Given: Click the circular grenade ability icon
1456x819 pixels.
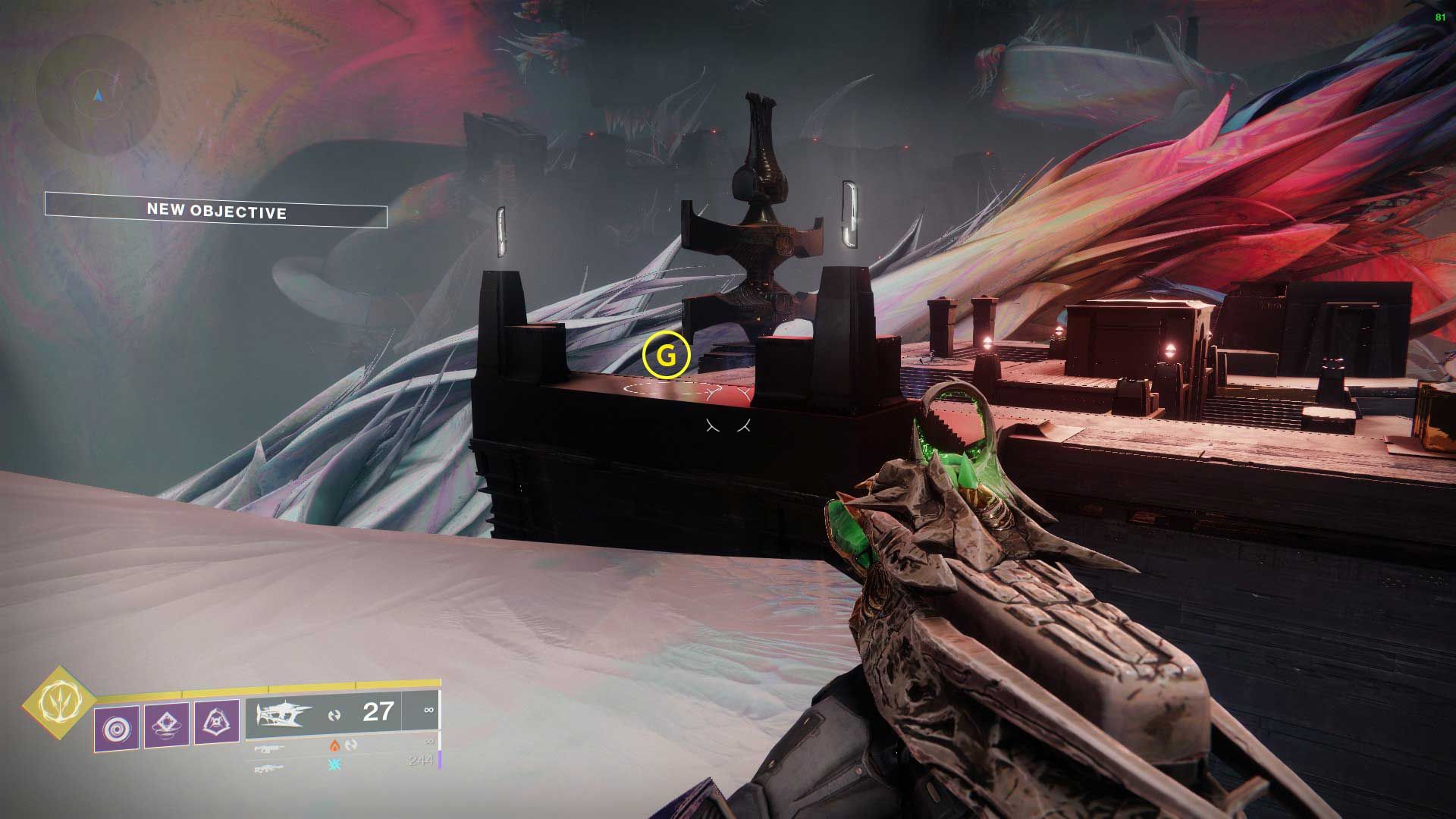Looking at the screenshot, I should tap(116, 726).
